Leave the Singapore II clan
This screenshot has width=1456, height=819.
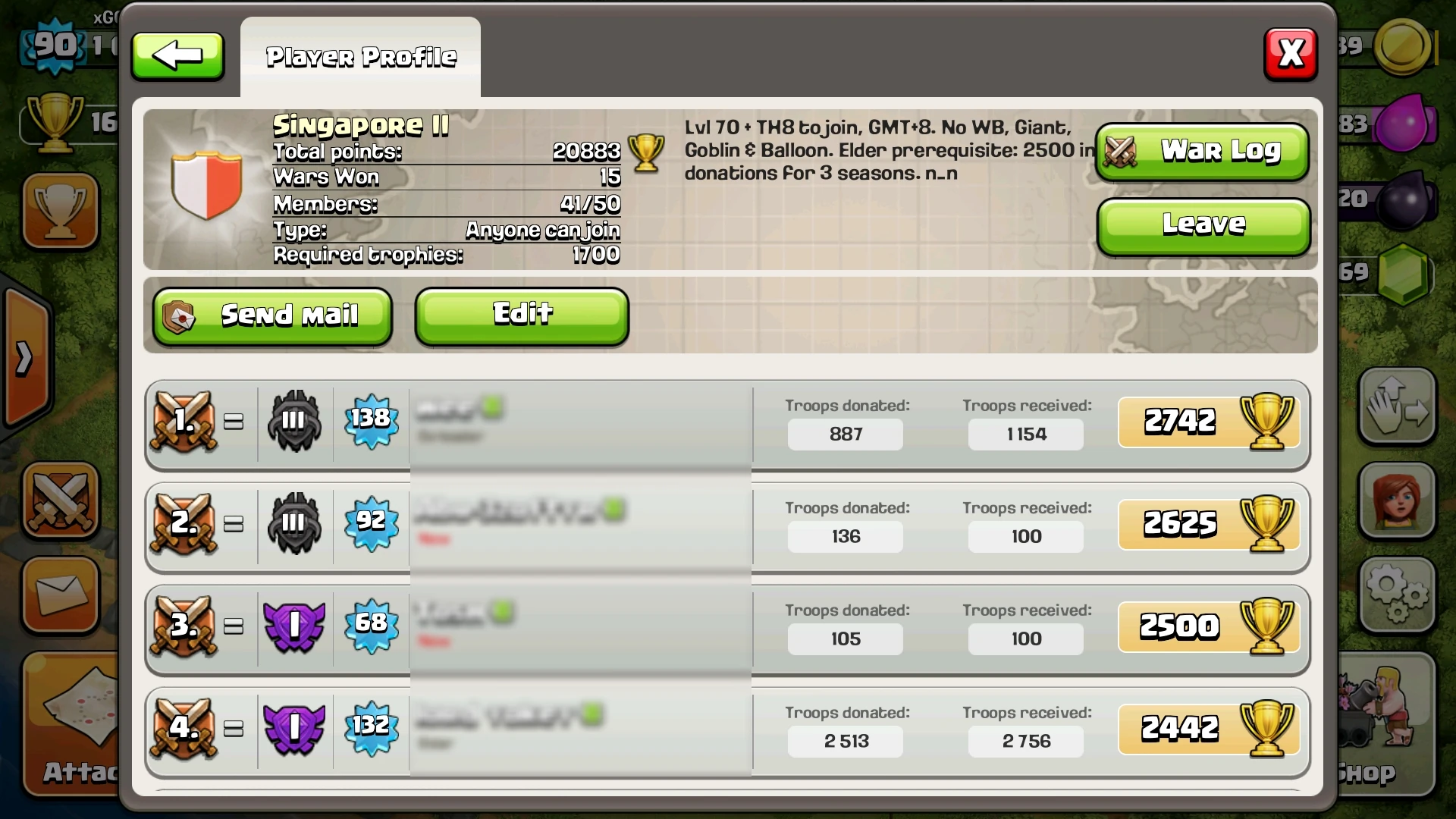click(x=1202, y=224)
